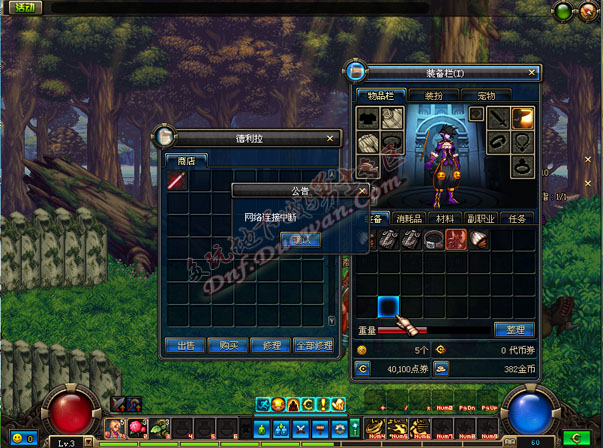
Task: Click the 出售 sell button
Action: click(185, 345)
